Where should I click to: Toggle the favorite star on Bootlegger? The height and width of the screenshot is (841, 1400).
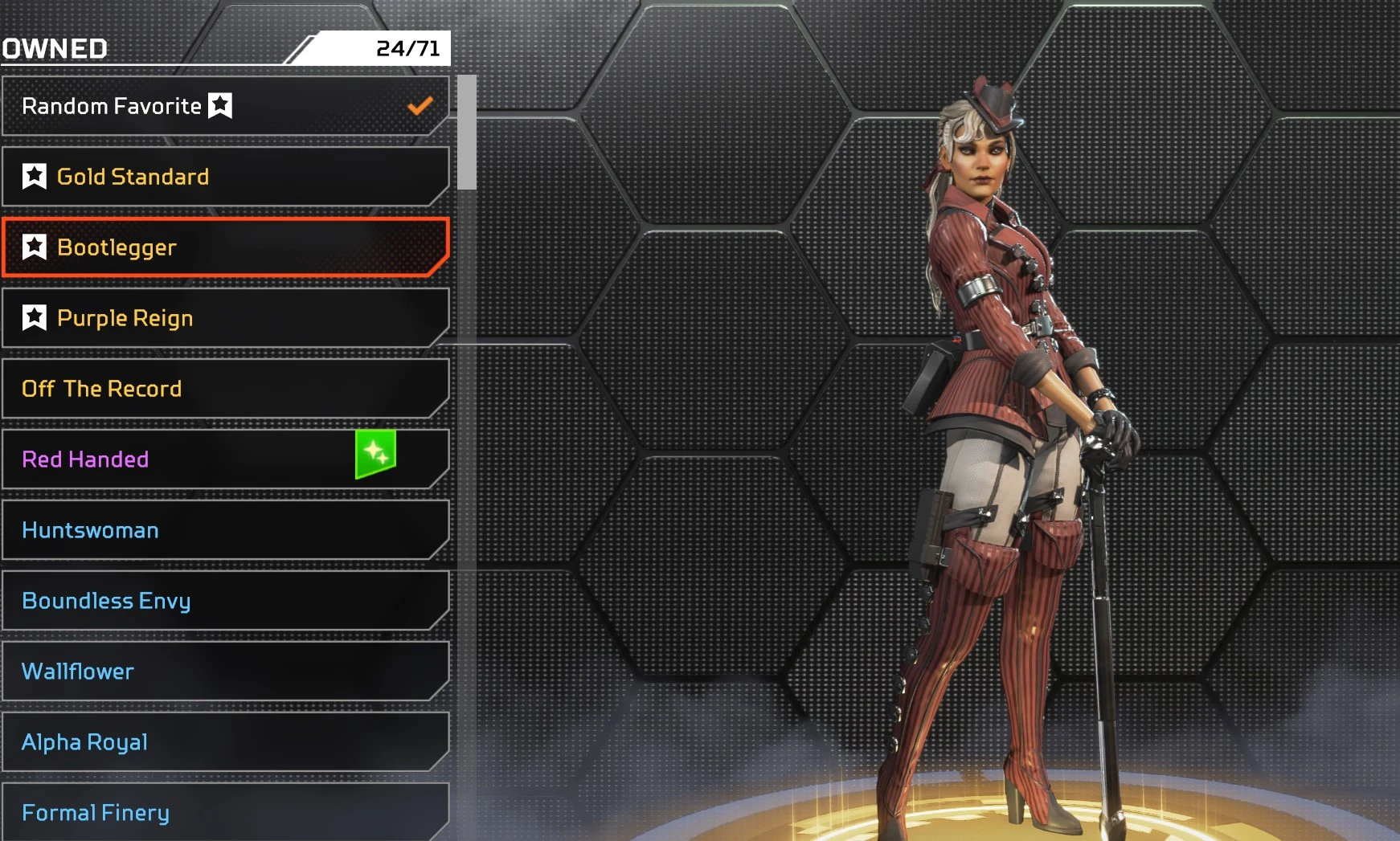pos(35,247)
